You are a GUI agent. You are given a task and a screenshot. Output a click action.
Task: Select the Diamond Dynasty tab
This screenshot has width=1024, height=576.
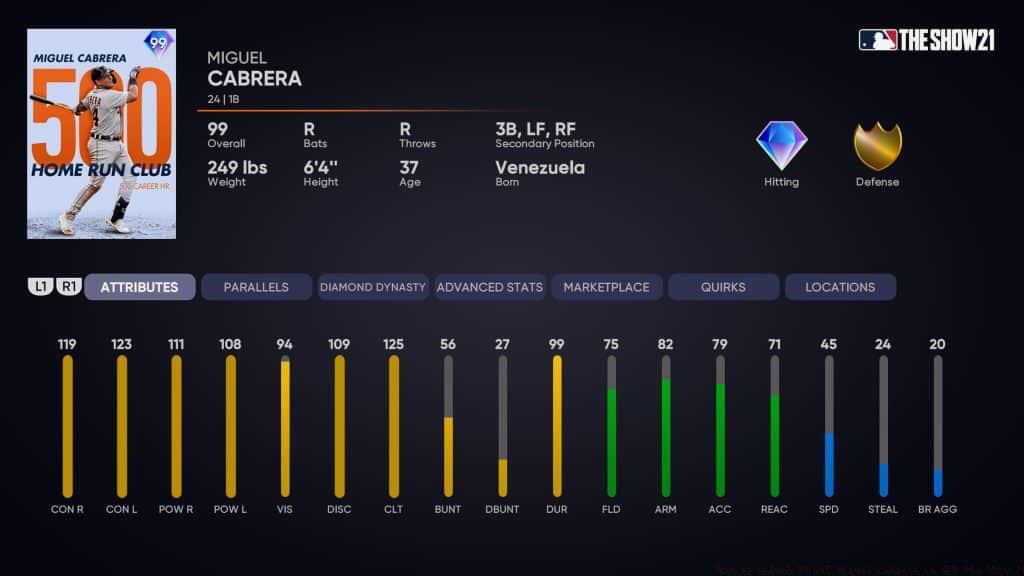[373, 287]
